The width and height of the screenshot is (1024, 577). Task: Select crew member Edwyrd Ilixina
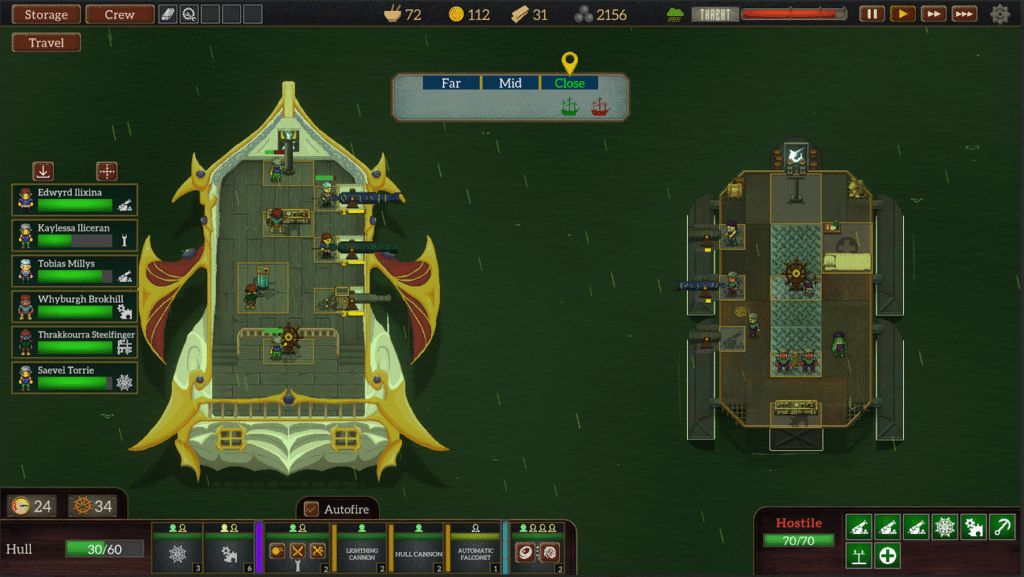75,200
